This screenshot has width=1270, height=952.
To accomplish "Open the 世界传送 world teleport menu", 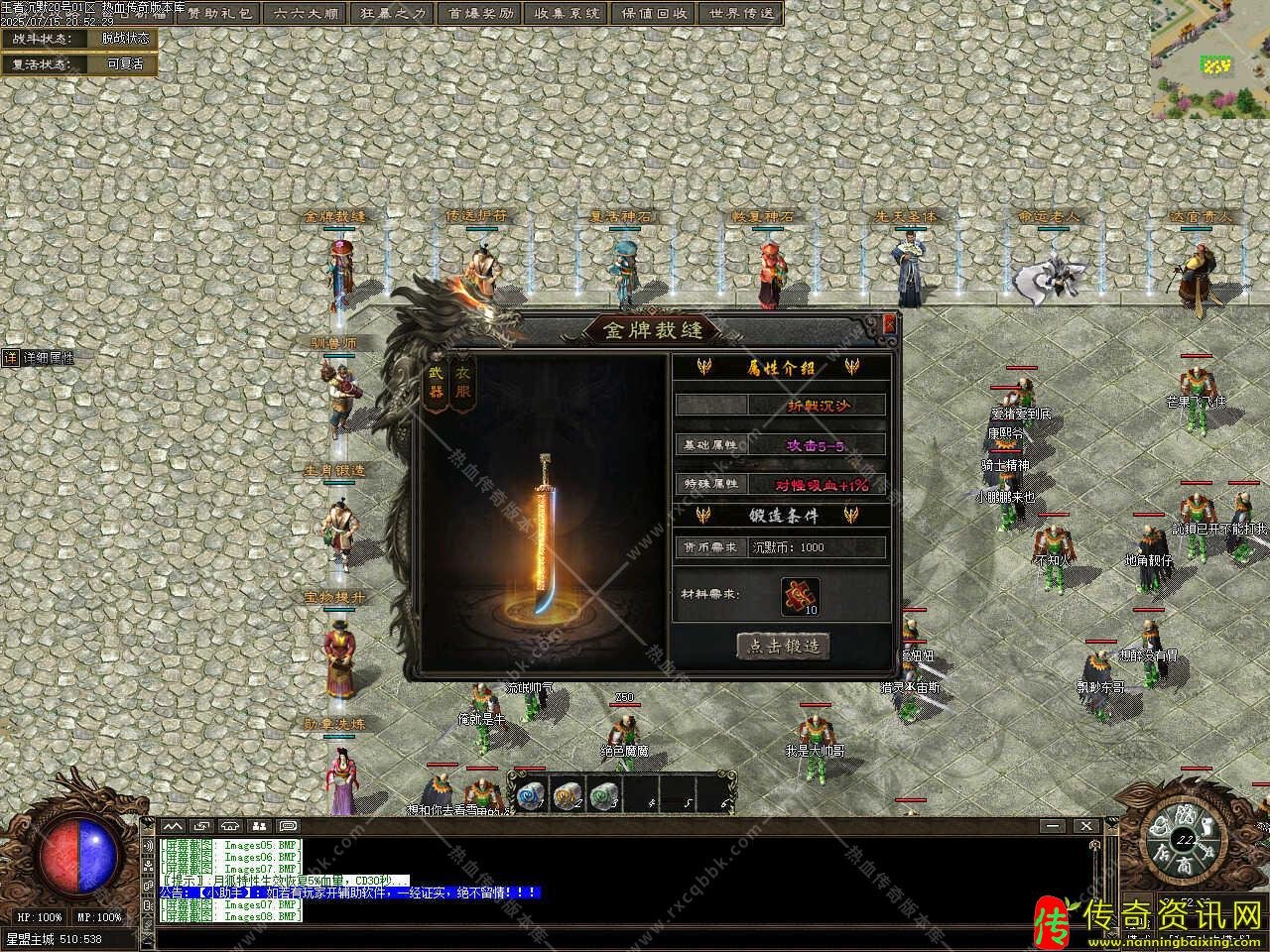I will pyautogui.click(x=742, y=14).
